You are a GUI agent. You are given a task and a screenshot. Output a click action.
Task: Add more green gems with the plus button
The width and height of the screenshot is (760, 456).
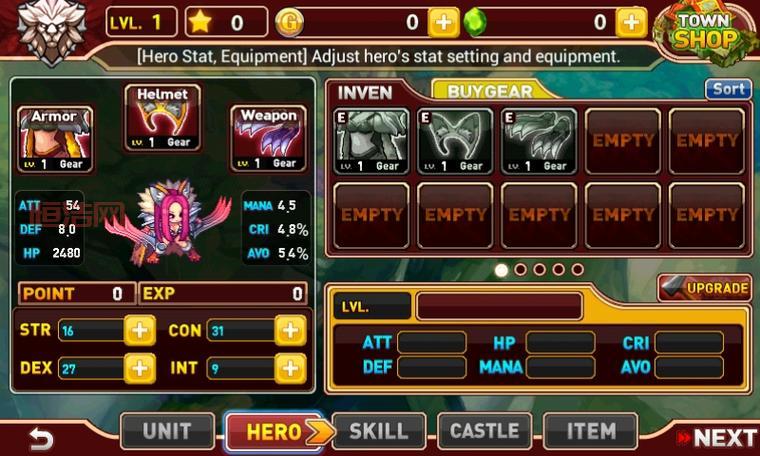[x=630, y=22]
